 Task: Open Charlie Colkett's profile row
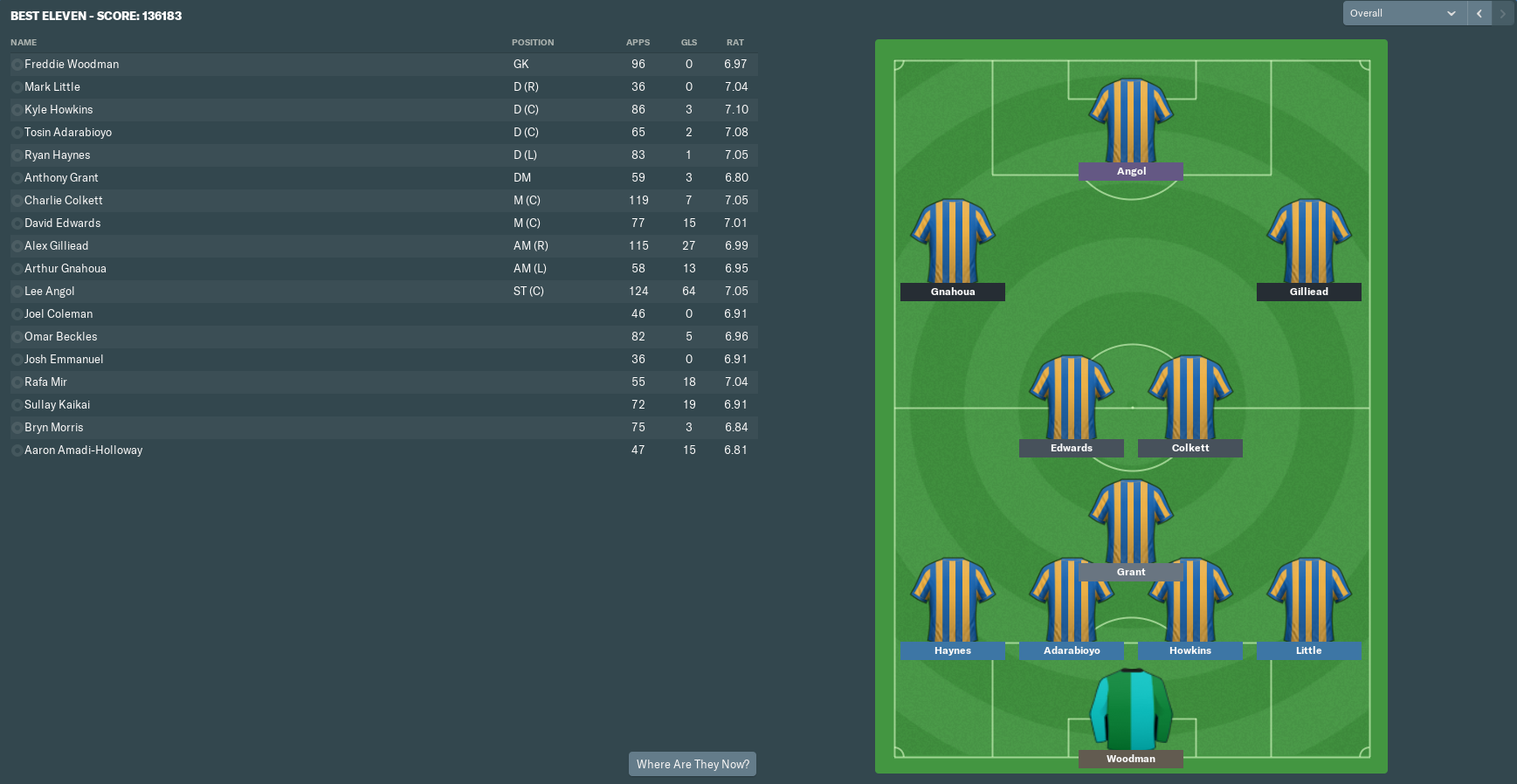(64, 200)
